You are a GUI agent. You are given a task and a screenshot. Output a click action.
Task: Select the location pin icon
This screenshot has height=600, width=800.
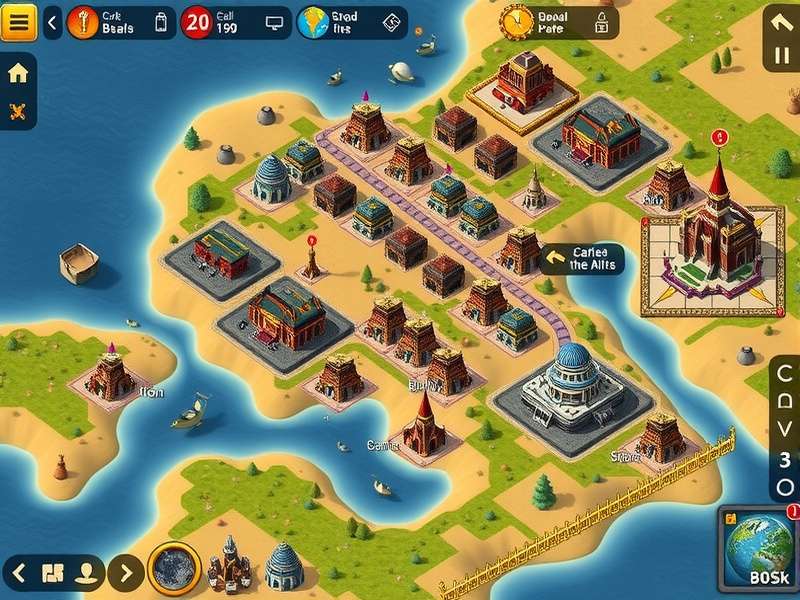88,573
